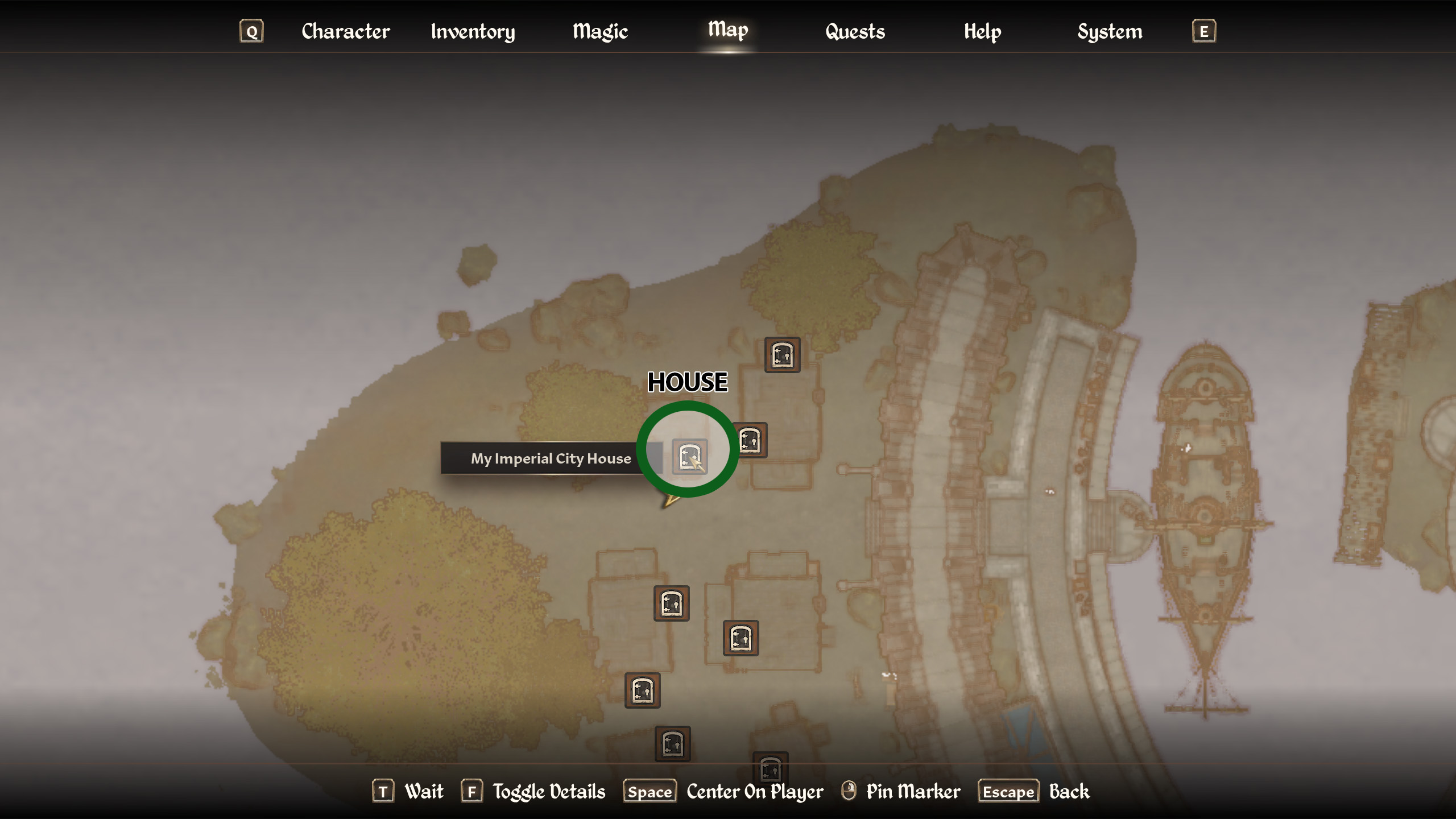Click the leftmost door icon in the lower row
The height and width of the screenshot is (819, 1456).
pos(642,691)
